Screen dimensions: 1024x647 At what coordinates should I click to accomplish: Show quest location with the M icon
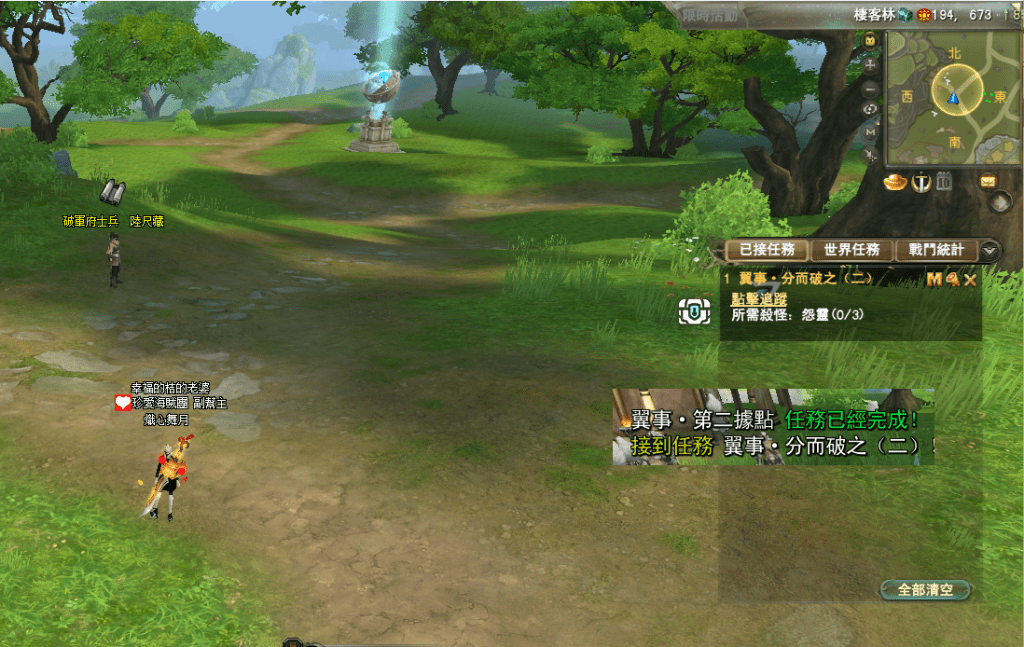[934, 280]
